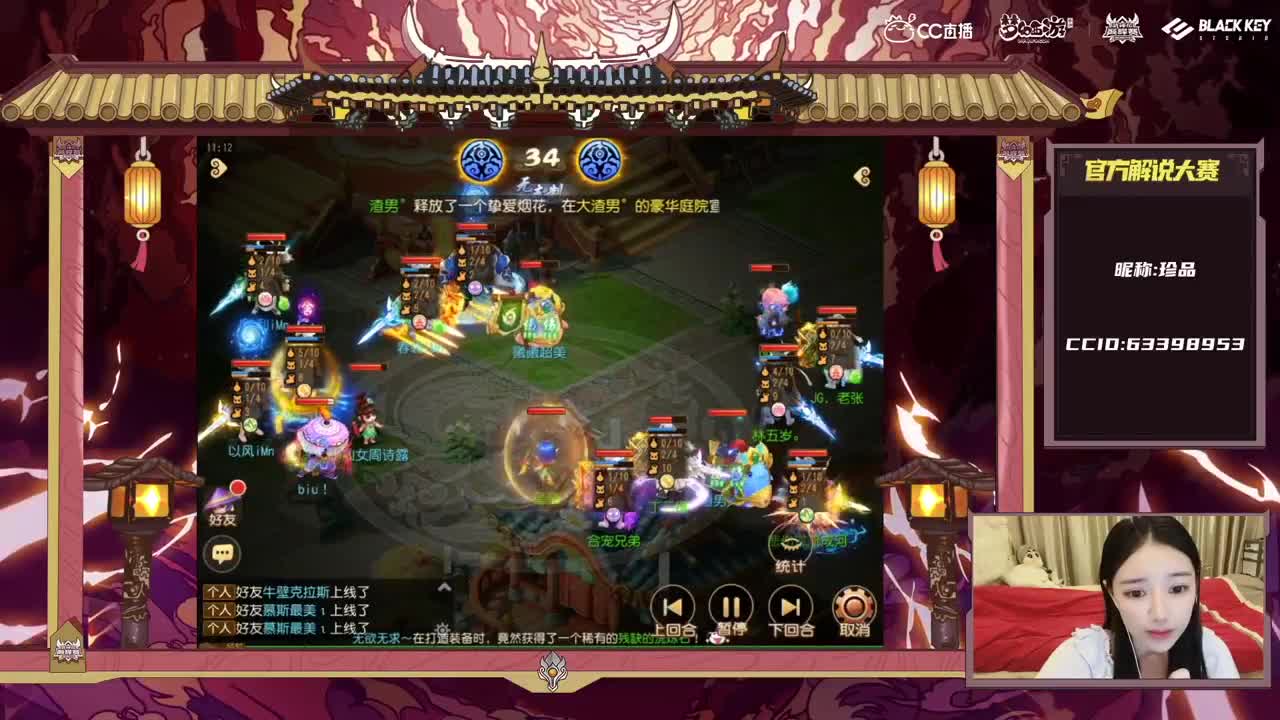This screenshot has height=720, width=1280.
Task: Go back a round with 上回合
Action: click(671, 606)
